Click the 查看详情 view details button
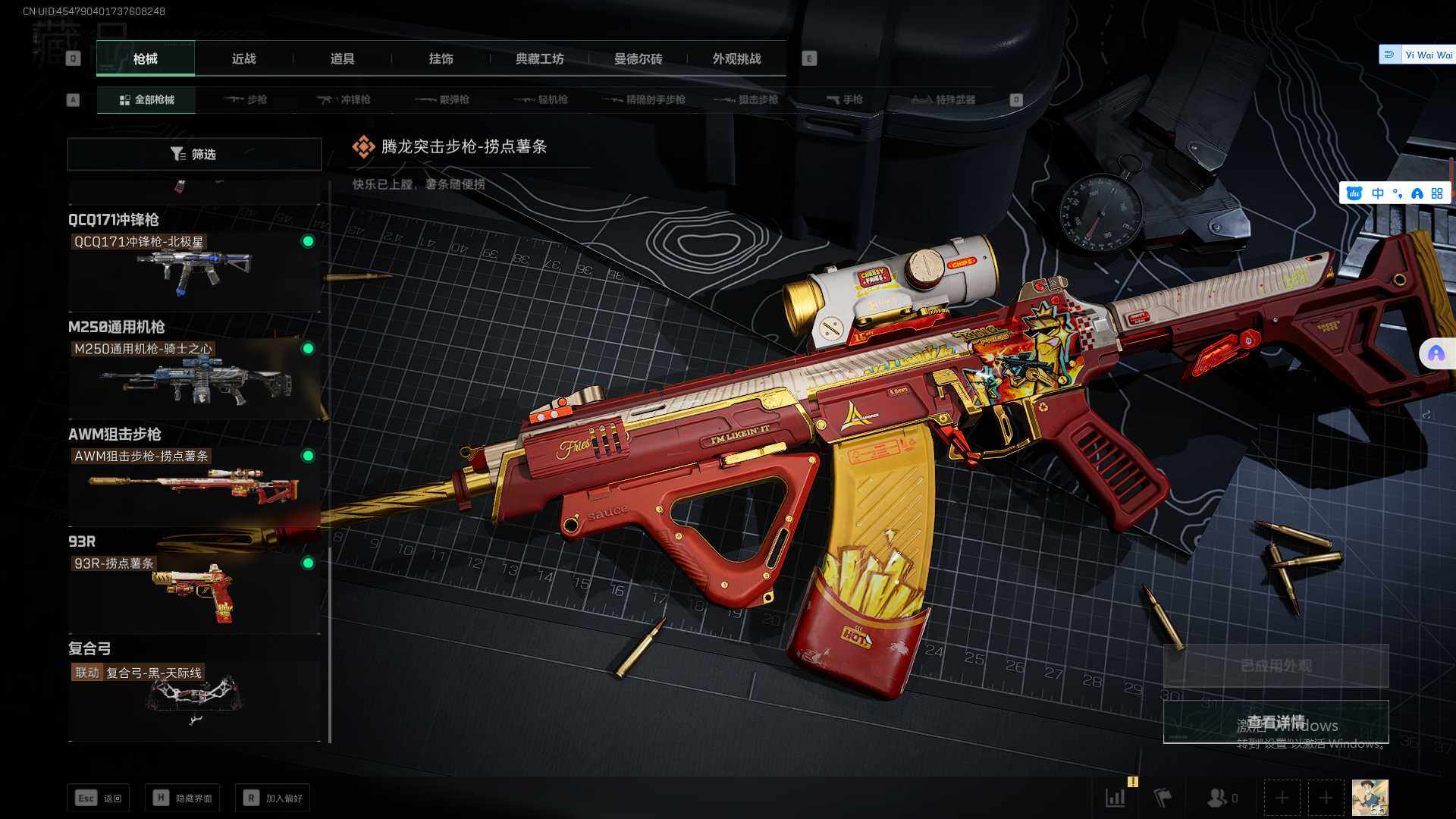 1276,722
